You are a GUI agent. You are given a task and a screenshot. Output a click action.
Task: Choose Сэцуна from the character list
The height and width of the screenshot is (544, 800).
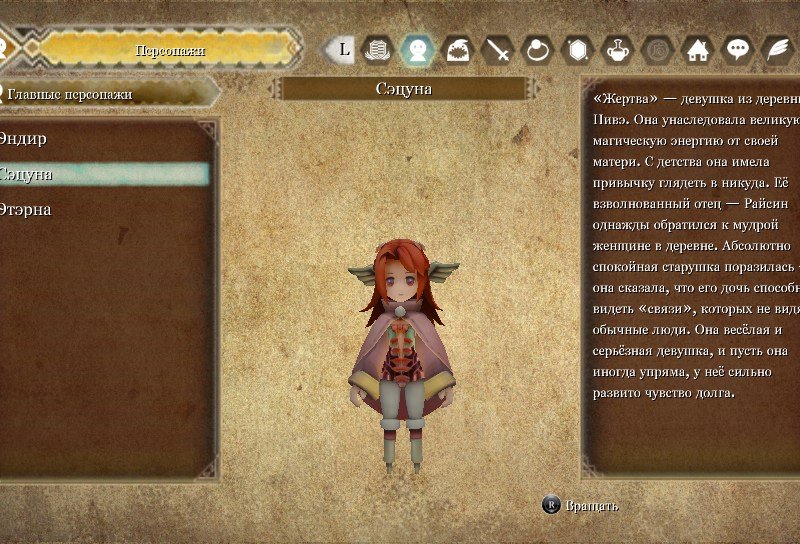[27, 174]
